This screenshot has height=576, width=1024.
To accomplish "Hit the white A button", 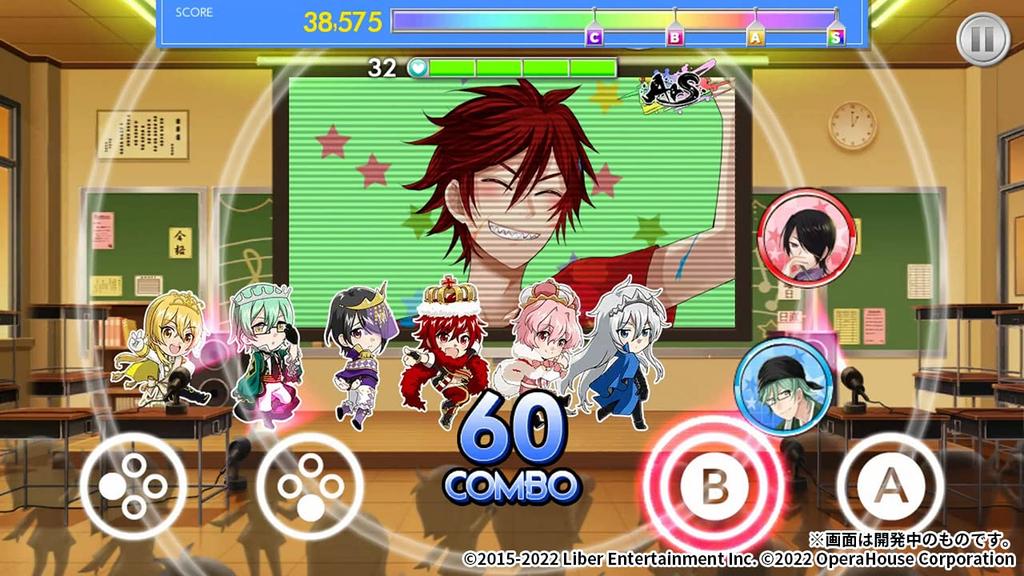I will [890, 485].
